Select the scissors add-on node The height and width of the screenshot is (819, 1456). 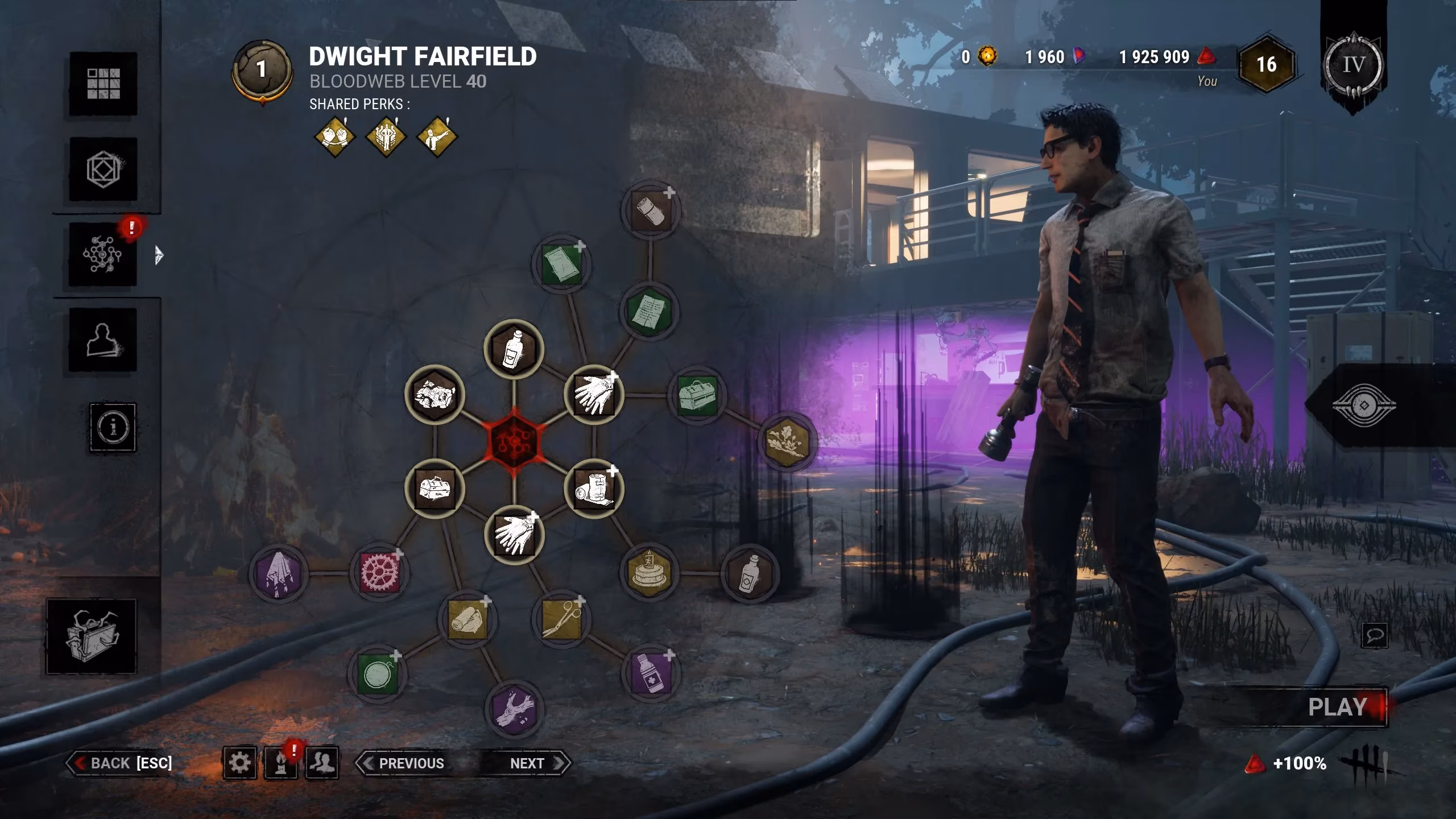(x=561, y=619)
